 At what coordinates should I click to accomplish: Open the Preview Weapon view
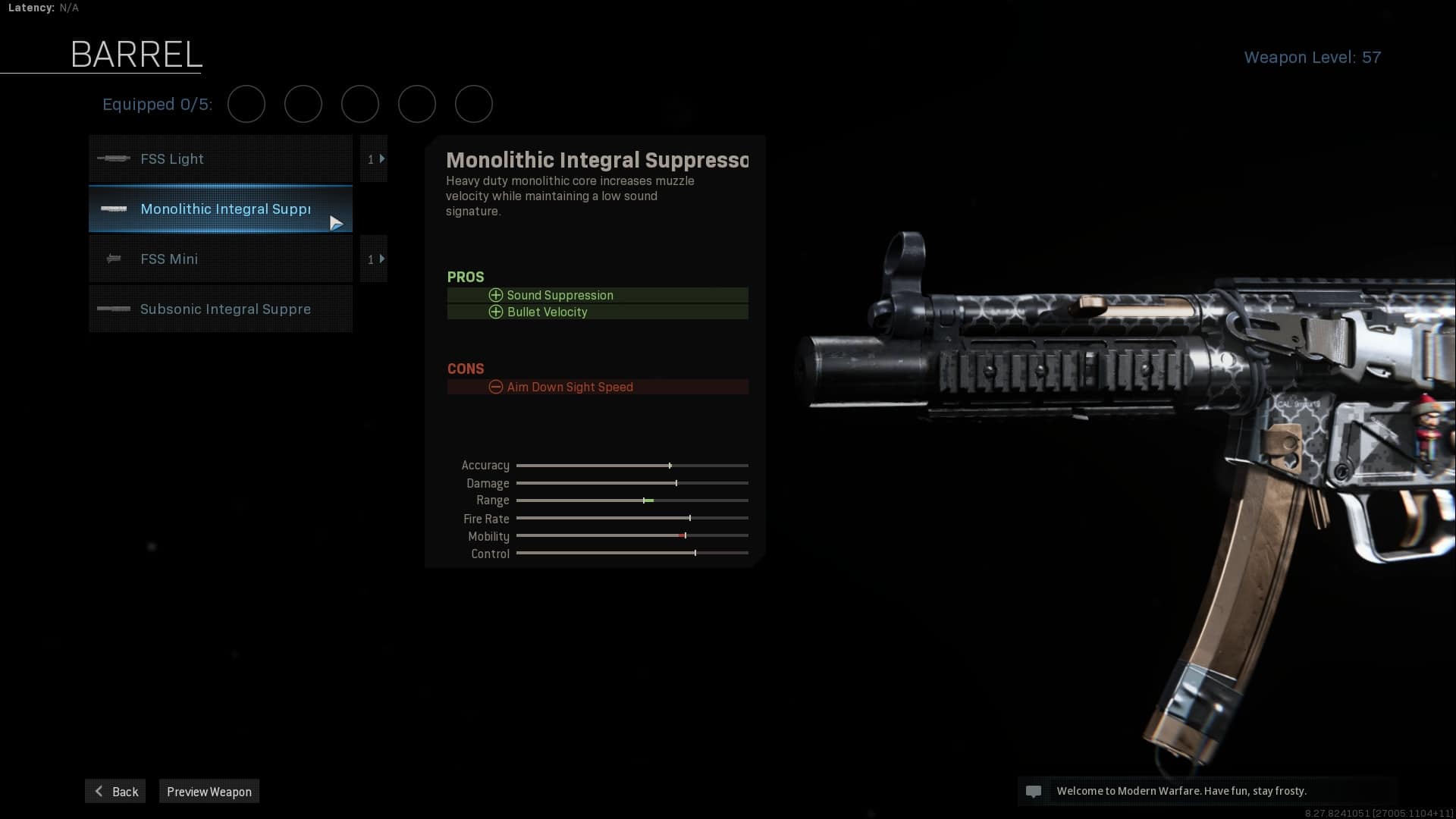[x=209, y=792]
